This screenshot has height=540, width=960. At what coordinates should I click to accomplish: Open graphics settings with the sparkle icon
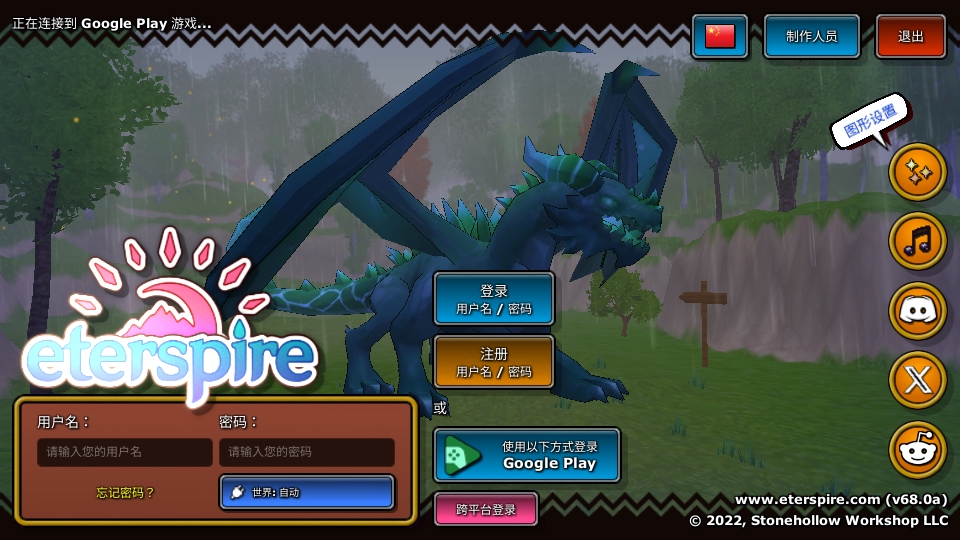click(917, 172)
